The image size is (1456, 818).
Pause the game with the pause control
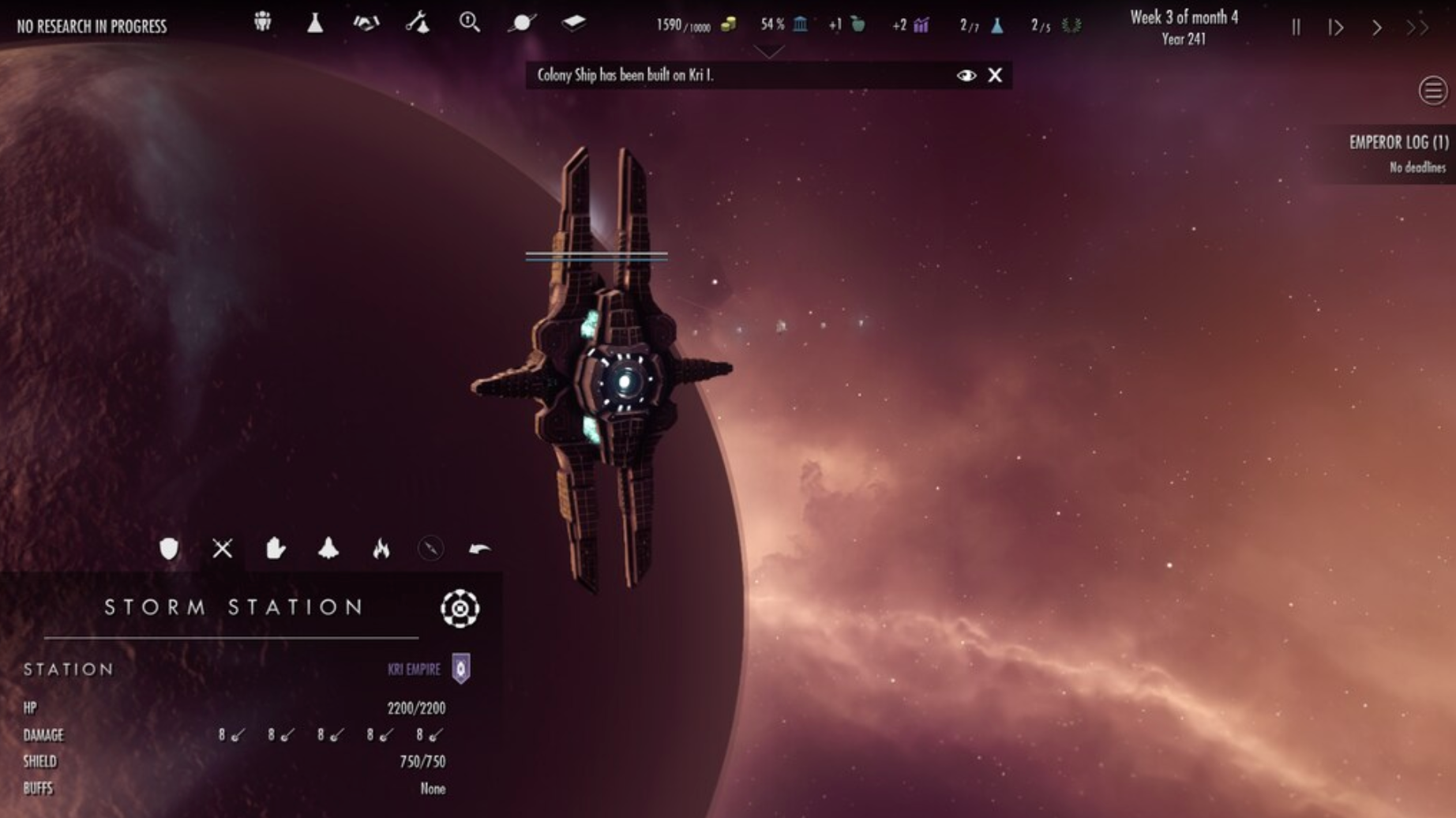point(1295,28)
